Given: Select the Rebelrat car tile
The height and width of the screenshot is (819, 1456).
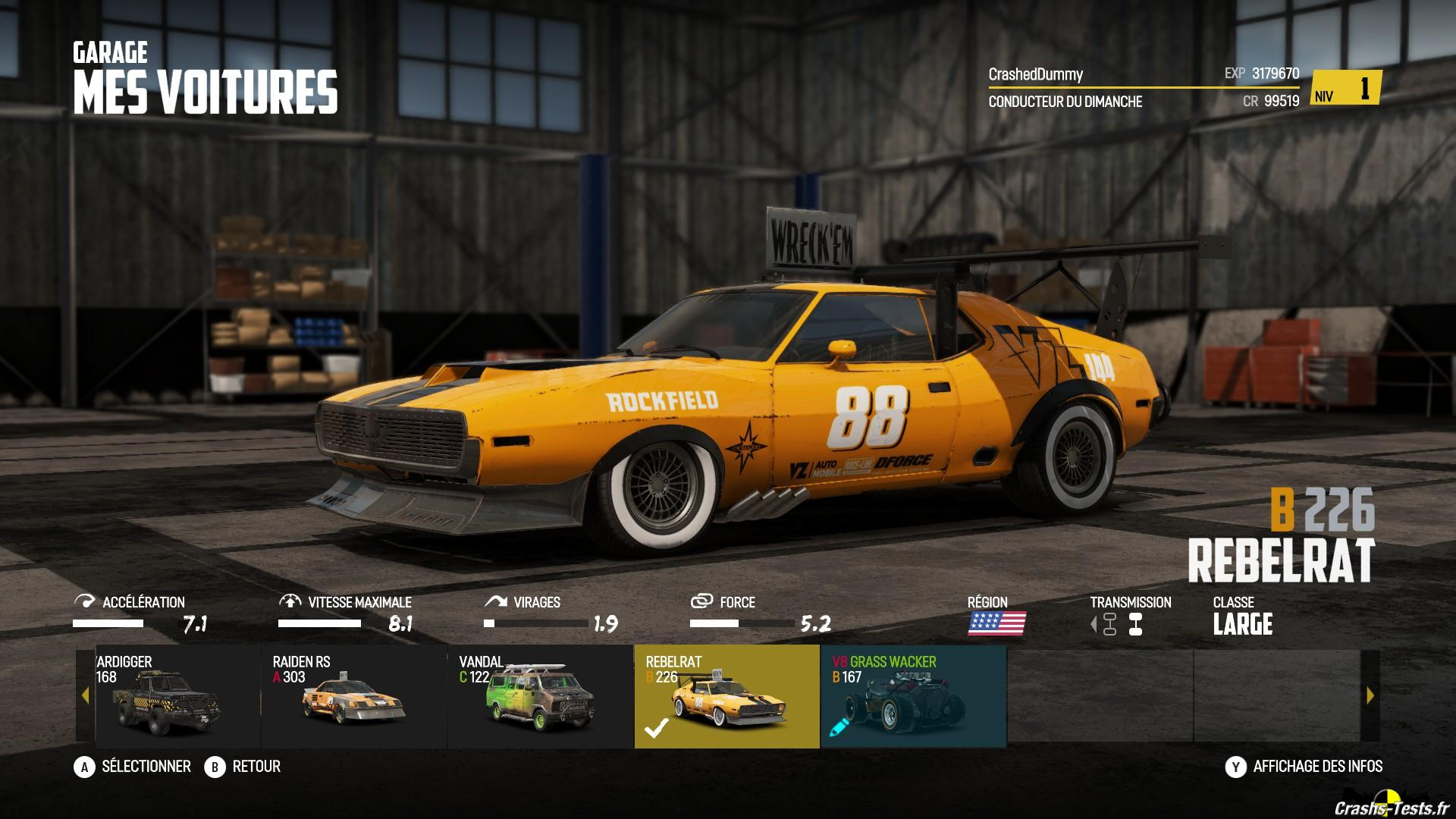Looking at the screenshot, I should pyautogui.click(x=726, y=696).
